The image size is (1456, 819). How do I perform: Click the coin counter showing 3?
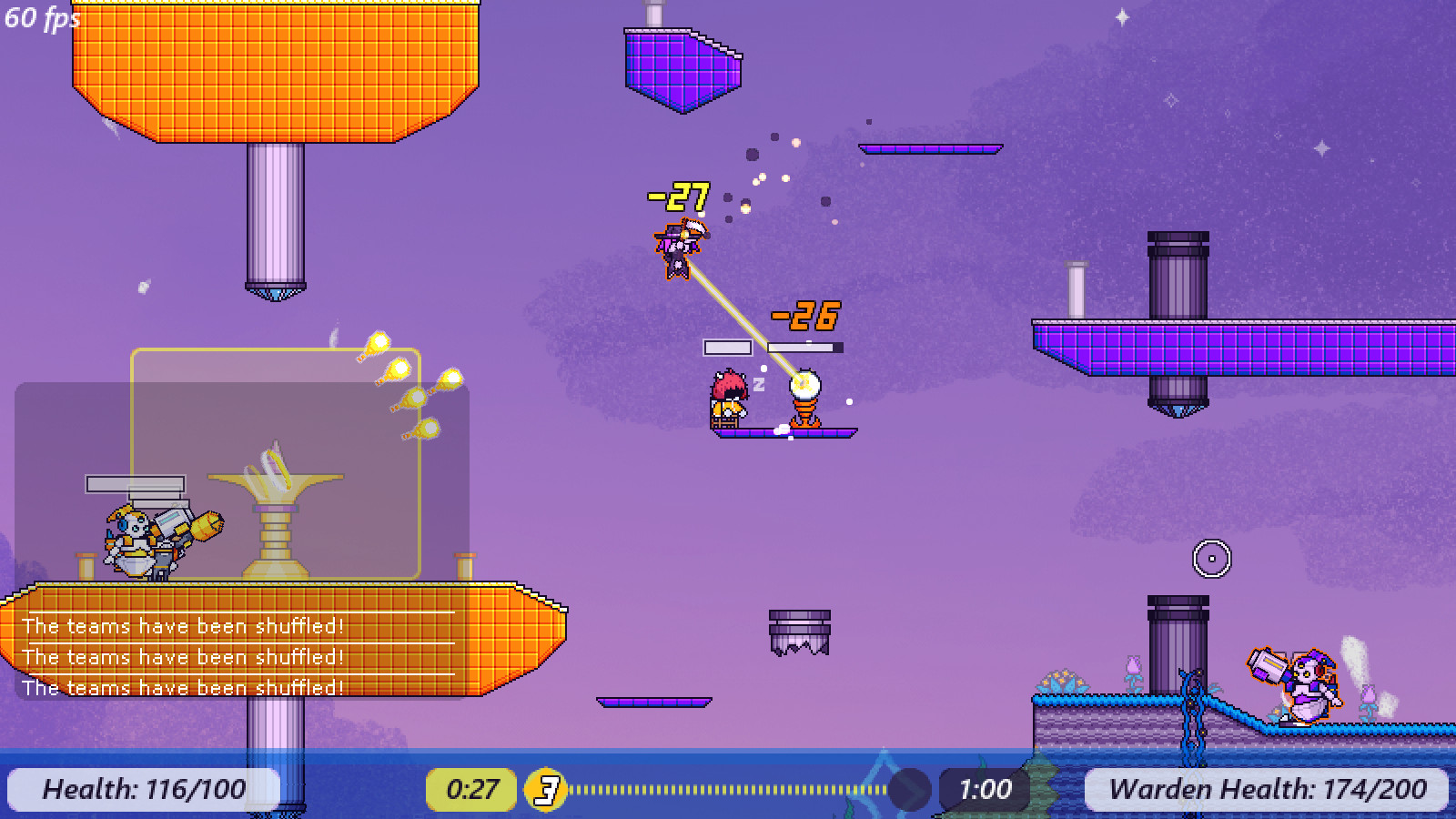click(x=545, y=789)
